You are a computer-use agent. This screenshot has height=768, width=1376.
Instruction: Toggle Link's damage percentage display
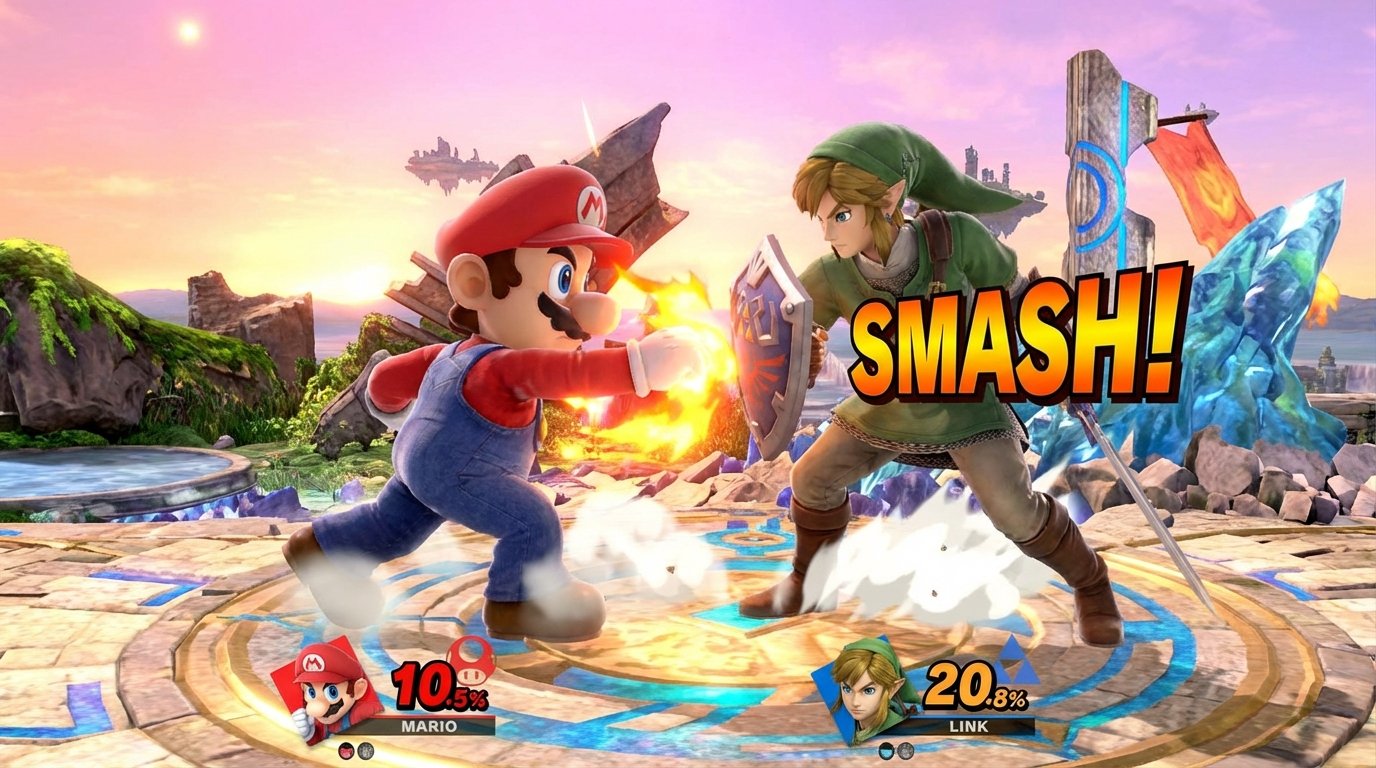tap(976, 687)
